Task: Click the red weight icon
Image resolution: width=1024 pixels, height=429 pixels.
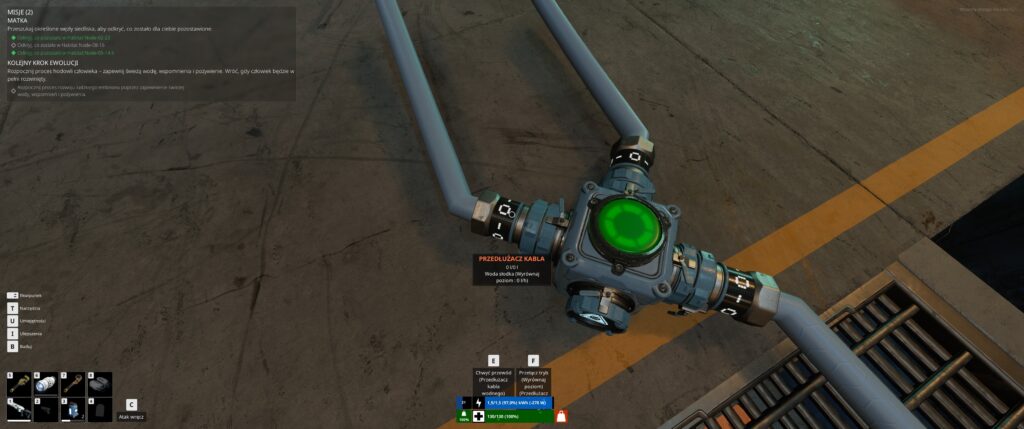Action: 561,416
